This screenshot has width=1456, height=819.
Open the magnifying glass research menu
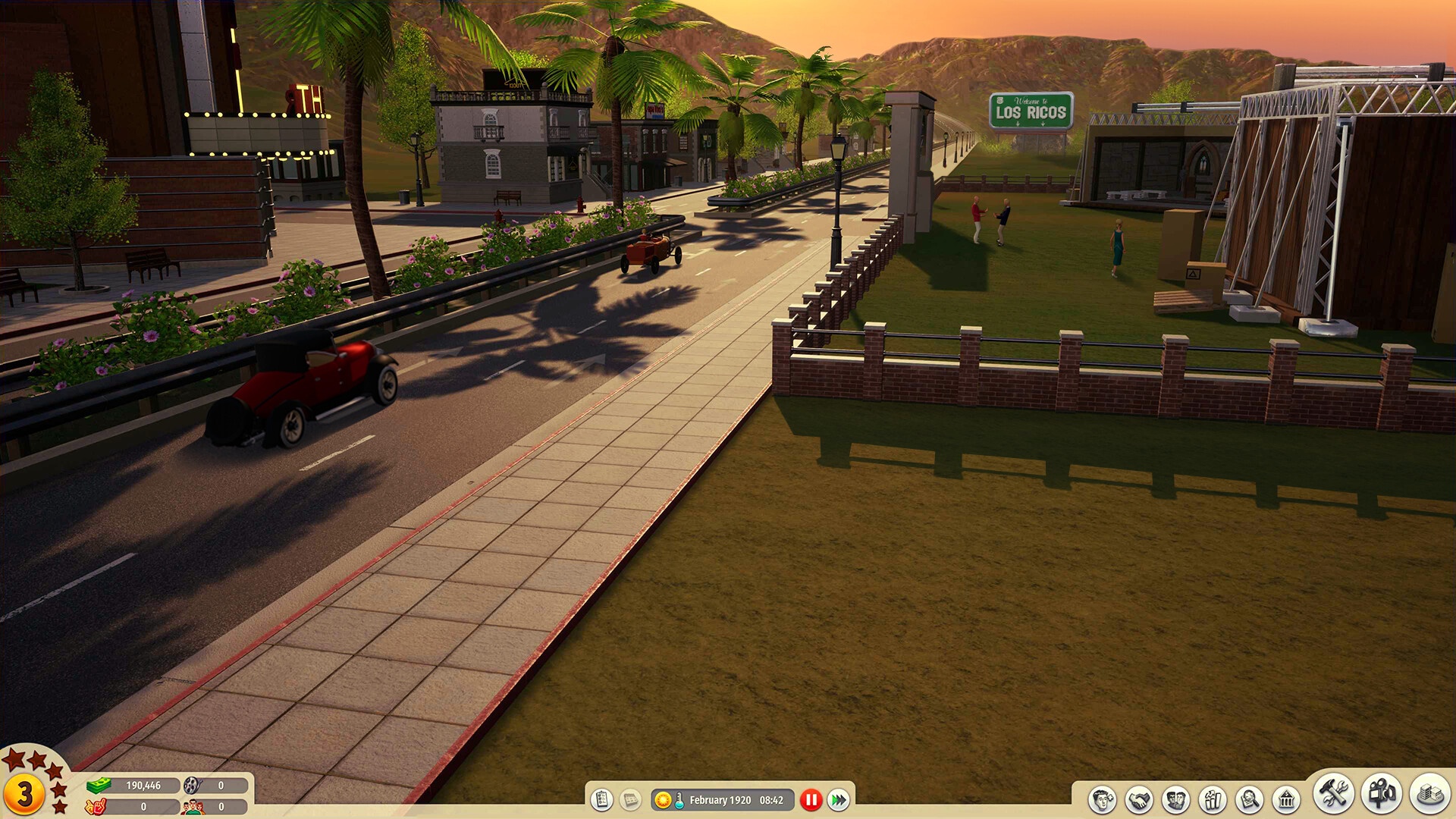(1249, 800)
